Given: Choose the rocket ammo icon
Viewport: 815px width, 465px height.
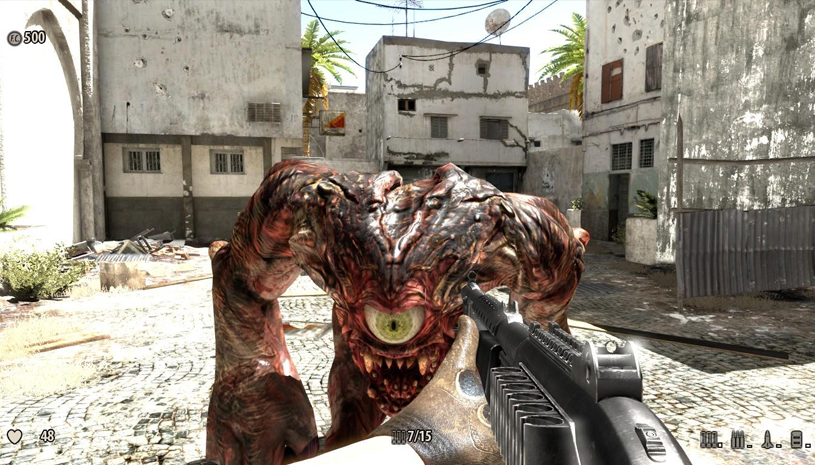Looking at the screenshot, I should click(x=769, y=439).
